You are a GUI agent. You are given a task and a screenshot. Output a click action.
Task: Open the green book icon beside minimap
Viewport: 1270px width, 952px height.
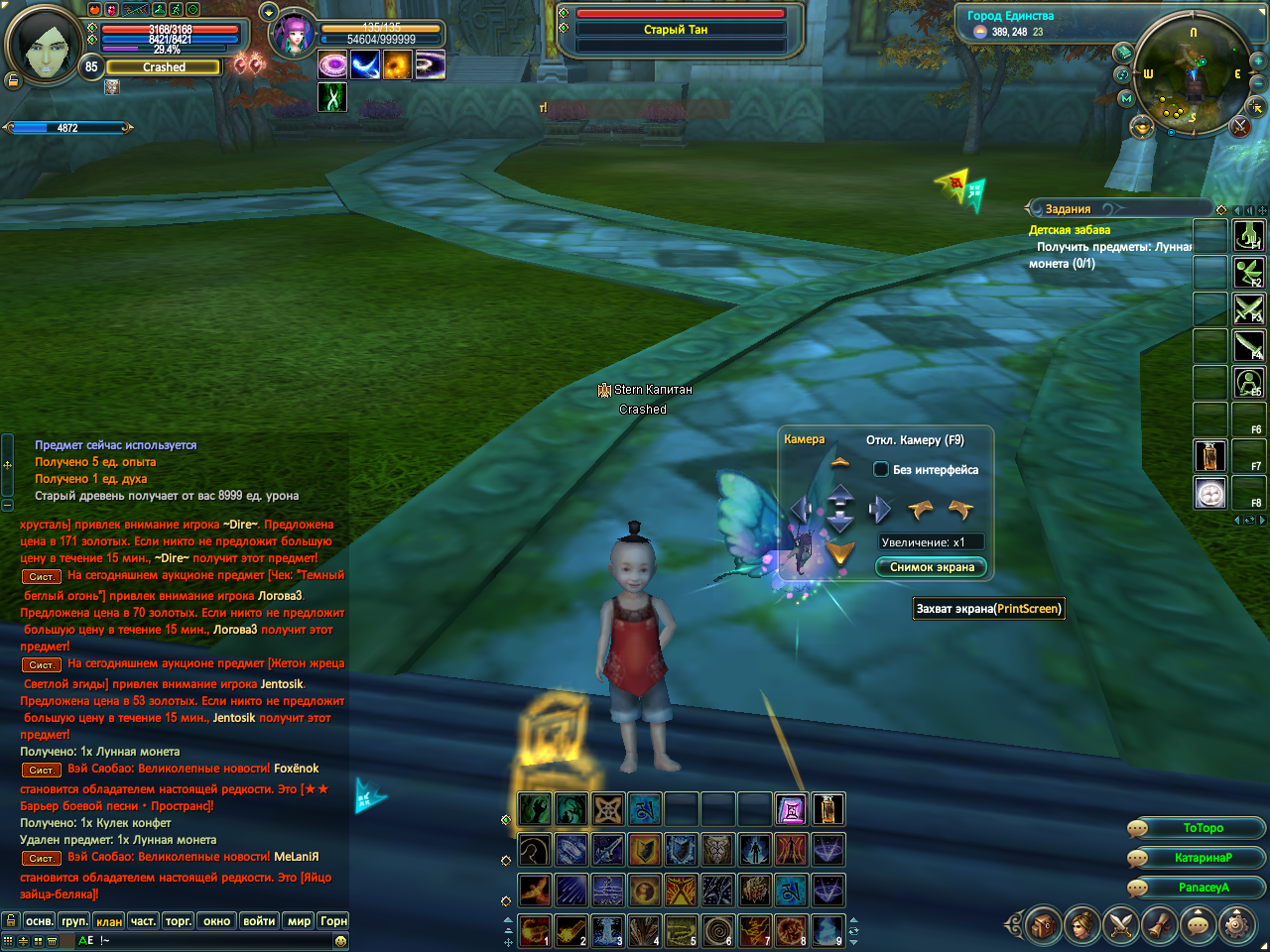pos(1122,52)
